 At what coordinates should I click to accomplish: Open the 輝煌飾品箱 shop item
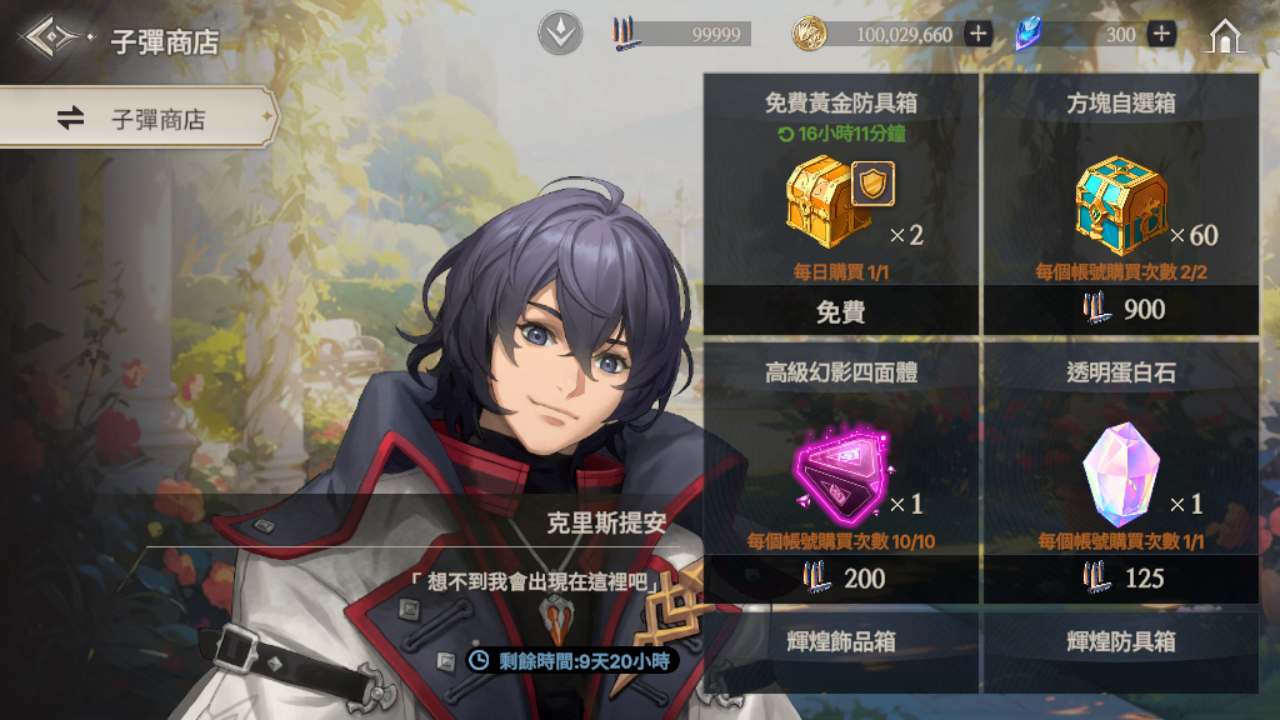[x=841, y=650]
